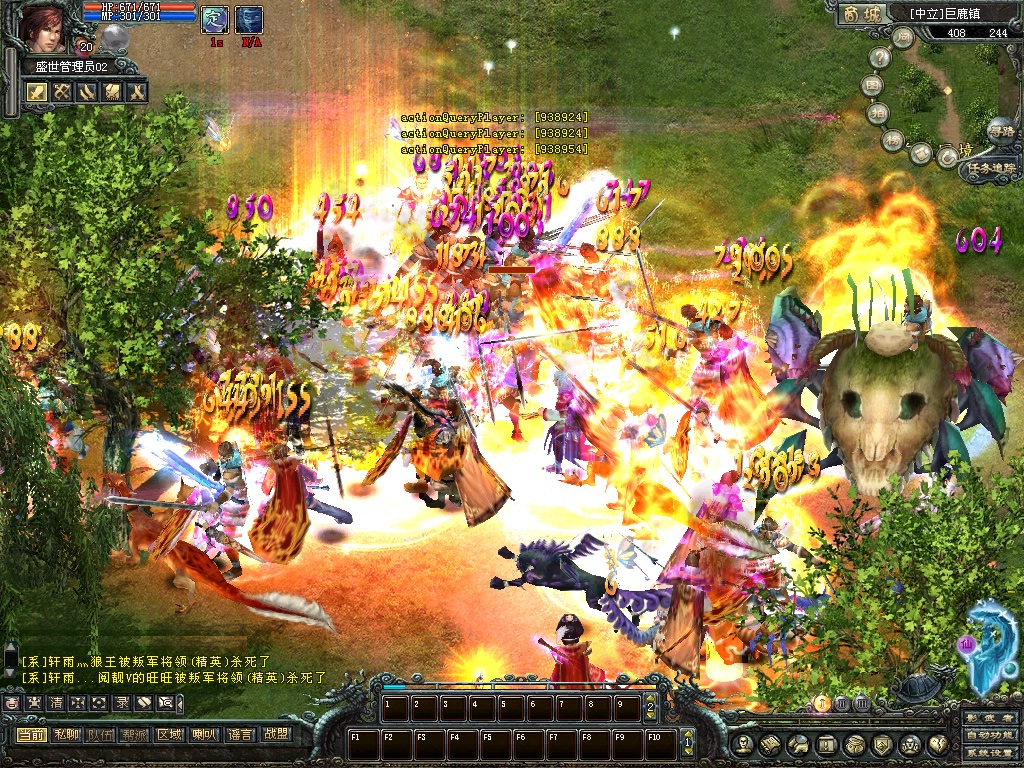Open the 图 map orb button

873,86
